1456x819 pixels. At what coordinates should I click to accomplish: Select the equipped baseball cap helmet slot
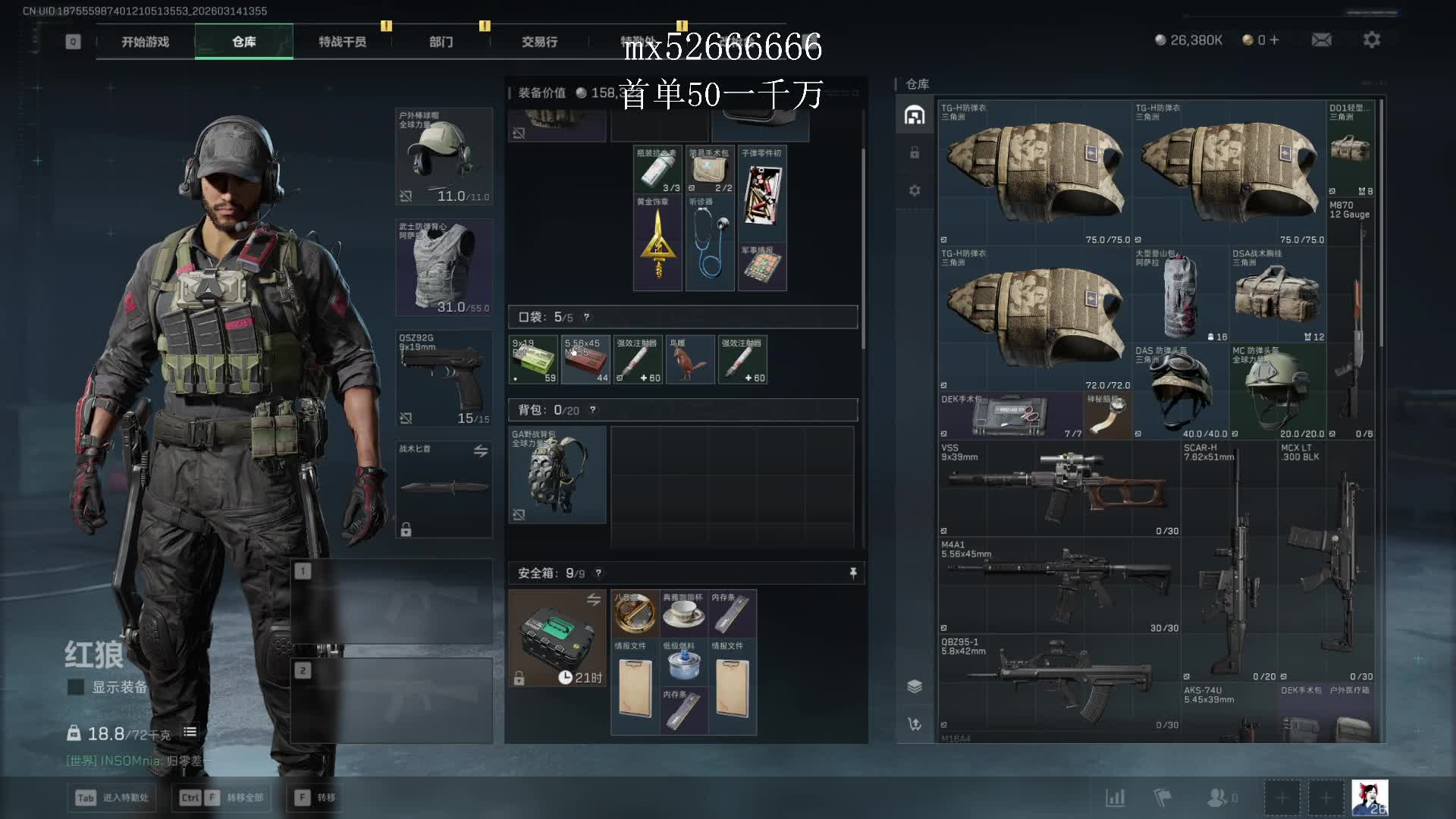(x=444, y=156)
